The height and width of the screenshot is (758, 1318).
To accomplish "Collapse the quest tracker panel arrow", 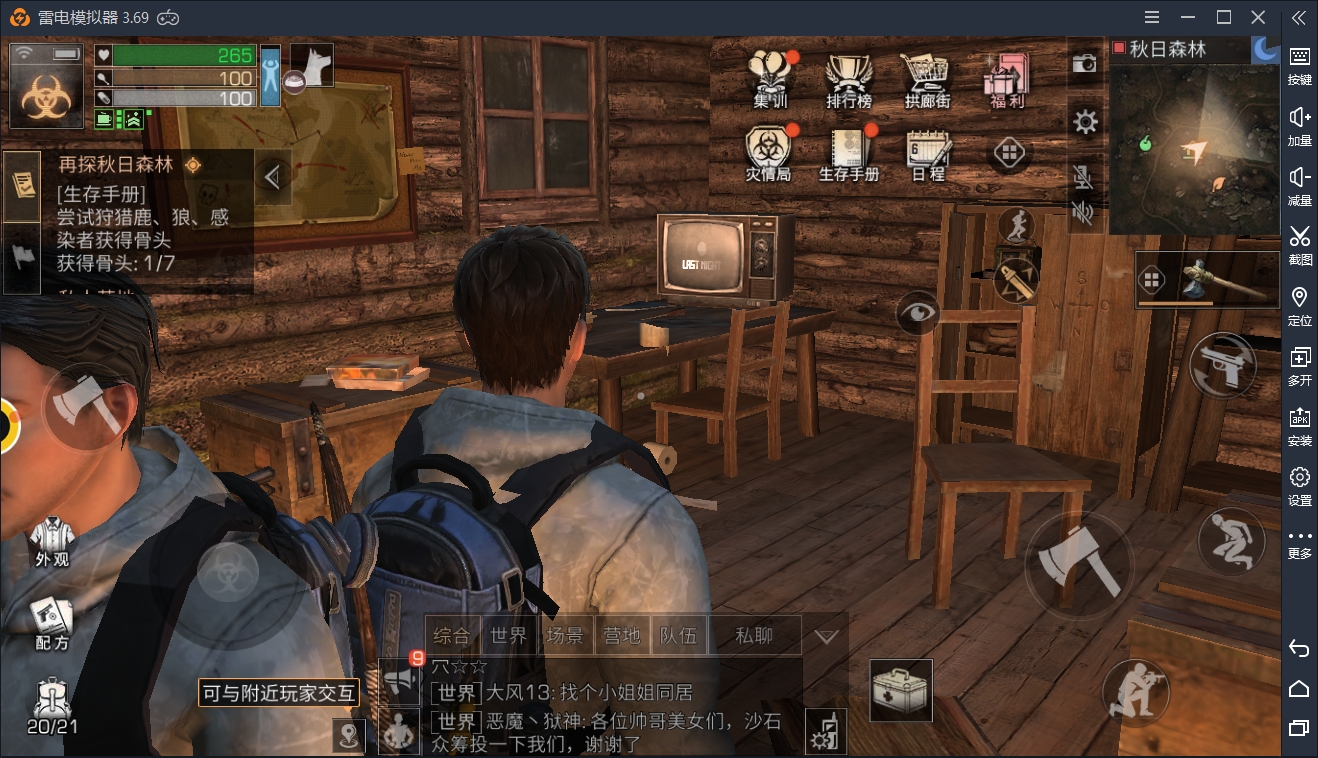I will [x=272, y=178].
